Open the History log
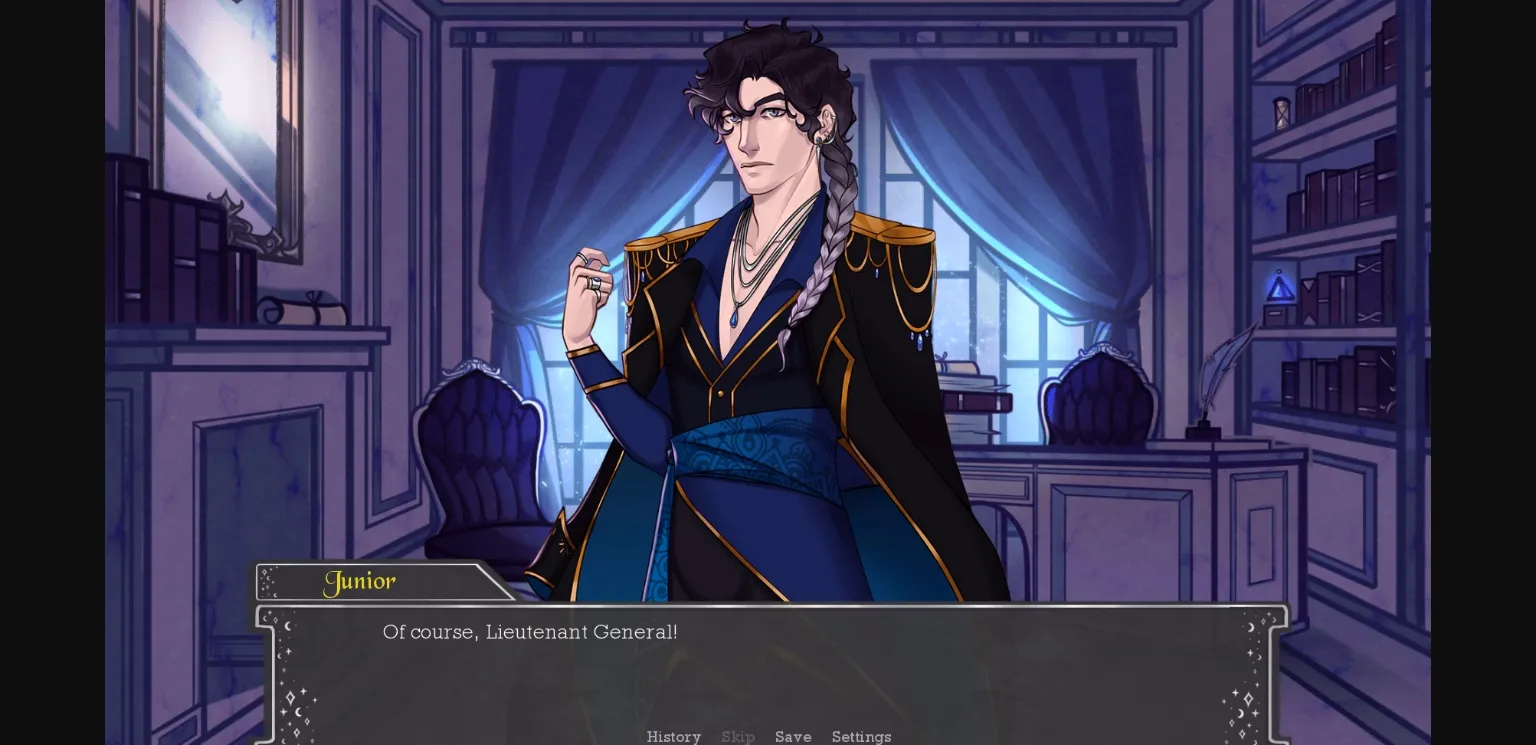 pyautogui.click(x=673, y=737)
